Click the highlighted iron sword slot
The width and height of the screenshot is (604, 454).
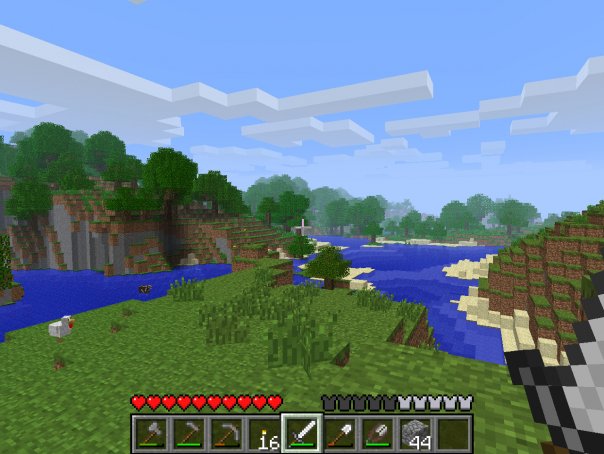(302, 433)
